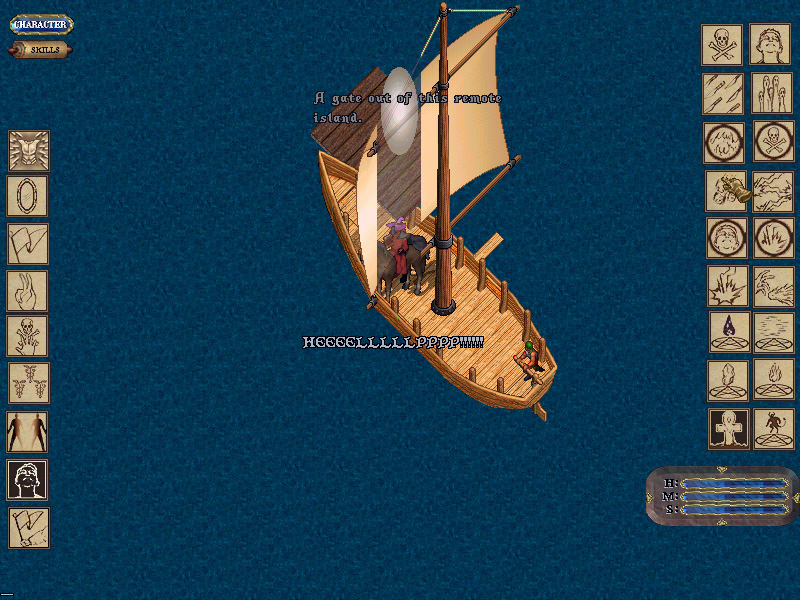Open the Skills list
This screenshot has height=600, width=800.
click(x=41, y=49)
